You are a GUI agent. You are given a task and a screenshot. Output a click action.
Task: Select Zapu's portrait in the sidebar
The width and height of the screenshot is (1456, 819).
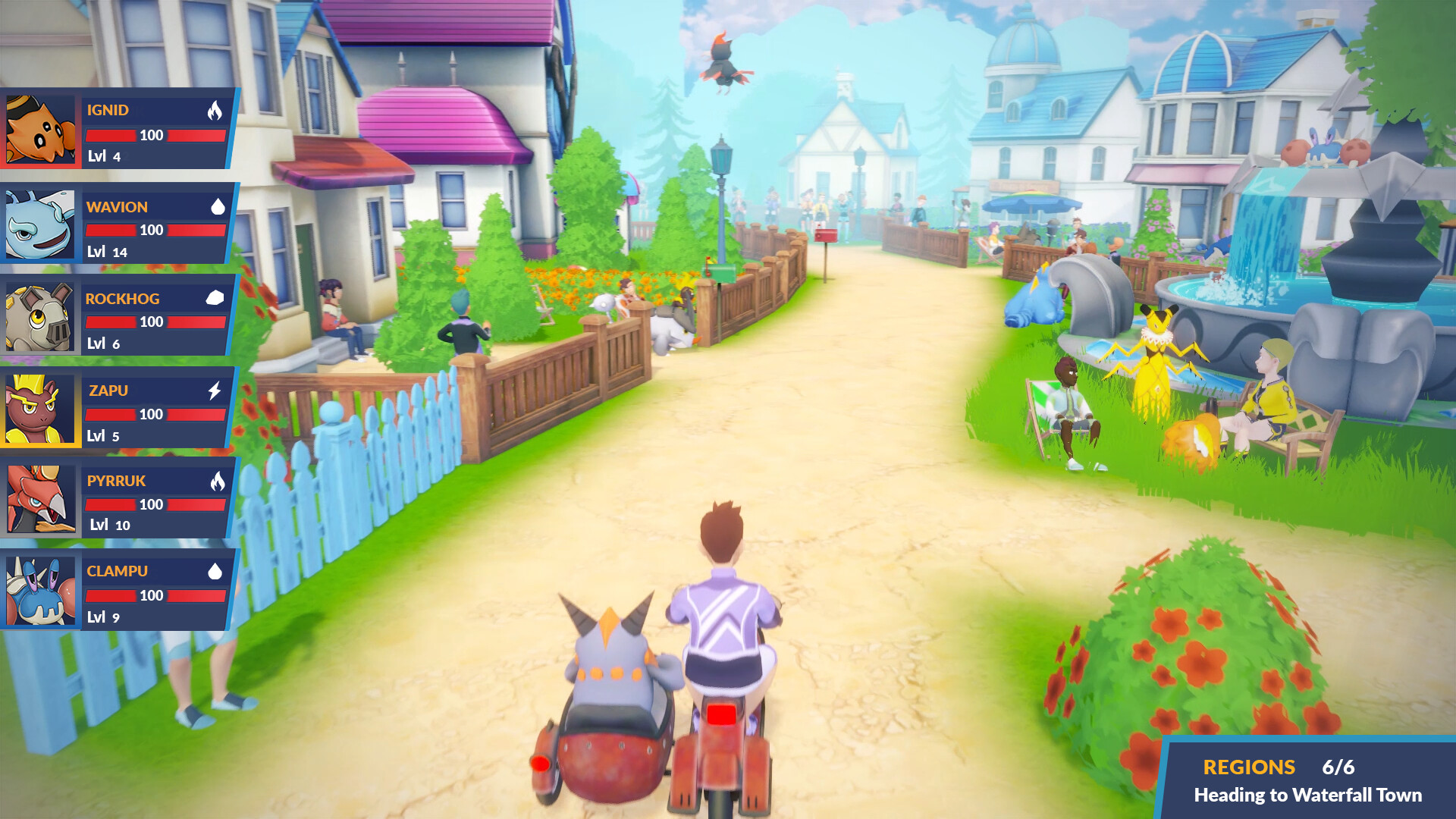[40, 407]
